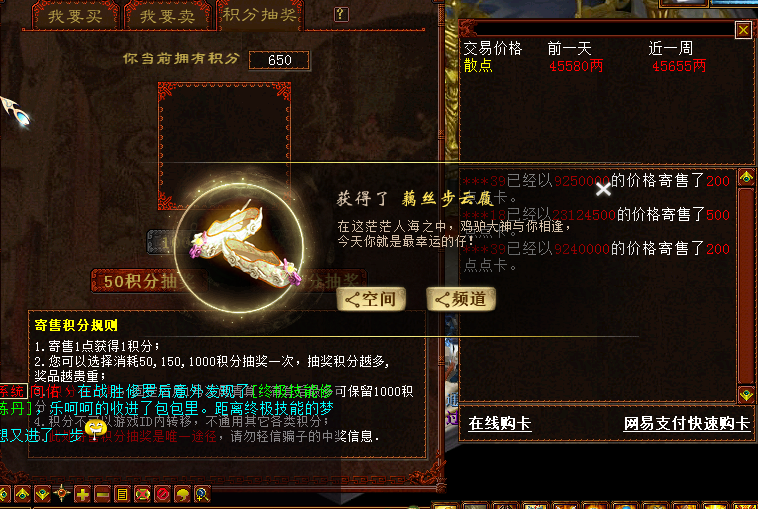This screenshot has width=758, height=509.
Task: Open the 在线购卡 link
Action: click(500, 424)
